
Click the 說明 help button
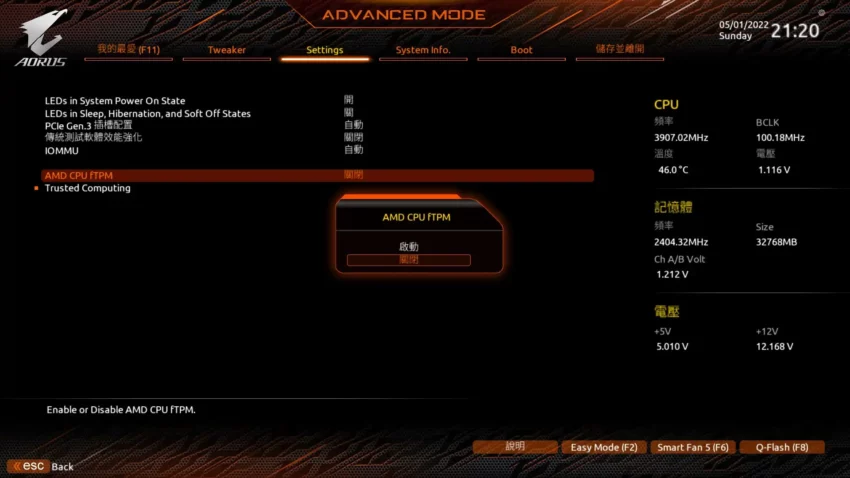click(515, 447)
